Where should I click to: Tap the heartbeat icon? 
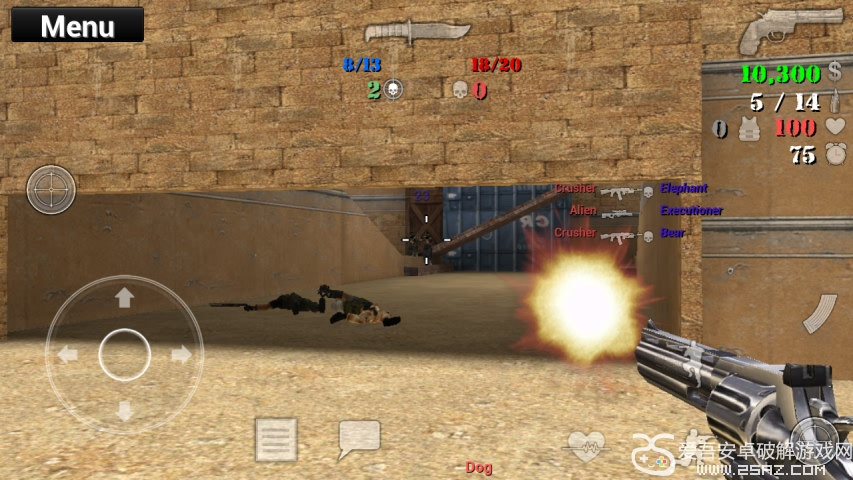click(x=587, y=441)
